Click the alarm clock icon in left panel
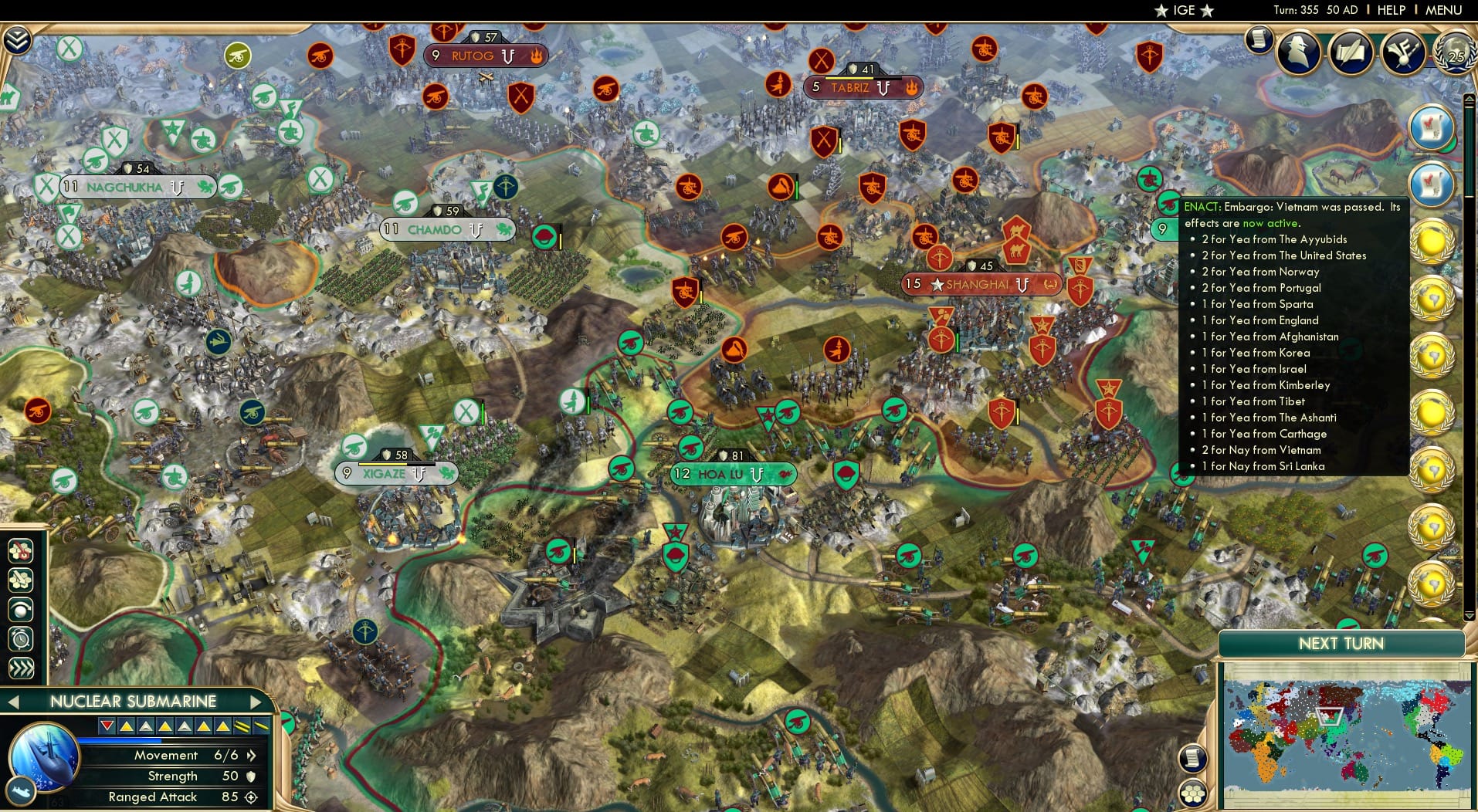 click(x=21, y=638)
